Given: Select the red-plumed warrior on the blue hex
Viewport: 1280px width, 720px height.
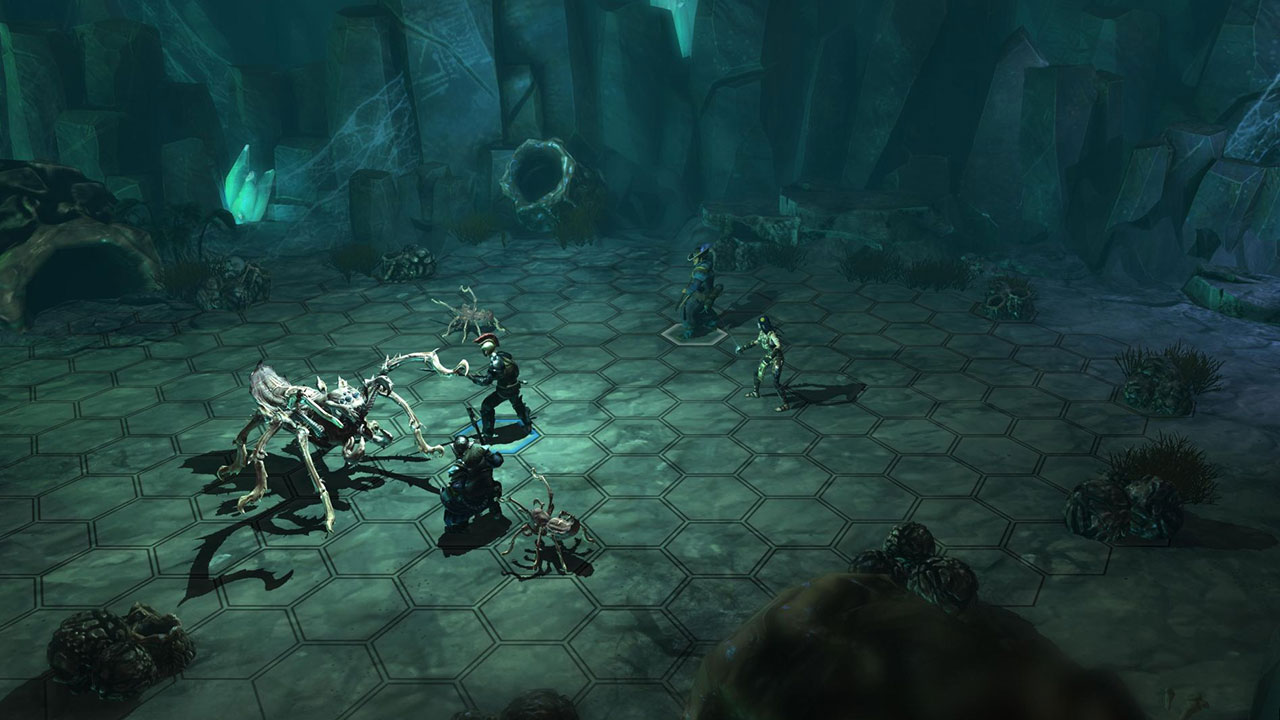Looking at the screenshot, I should pyautogui.click(x=498, y=390).
